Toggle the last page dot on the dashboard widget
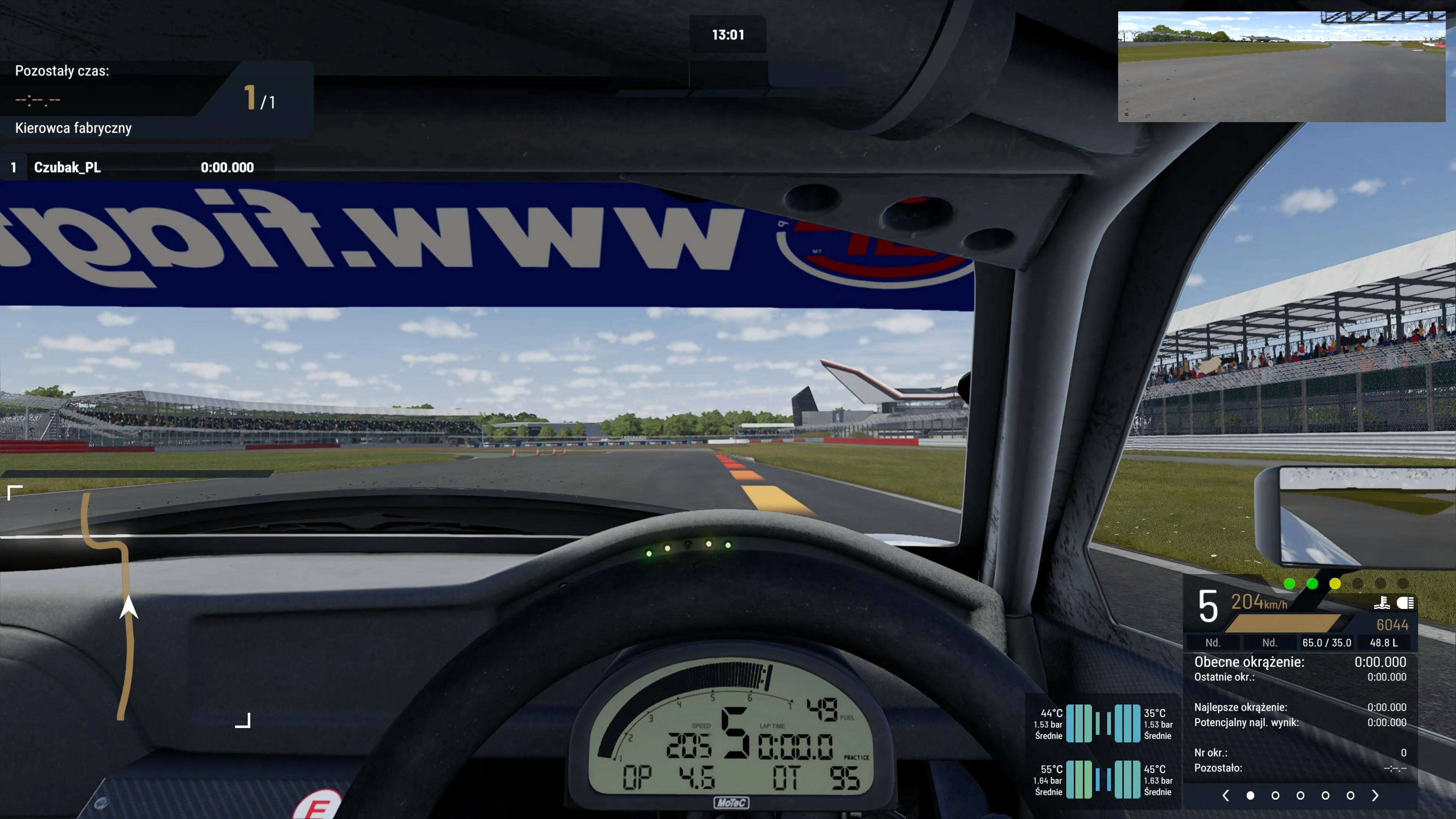Screen dimensions: 1456x819 [1350, 795]
